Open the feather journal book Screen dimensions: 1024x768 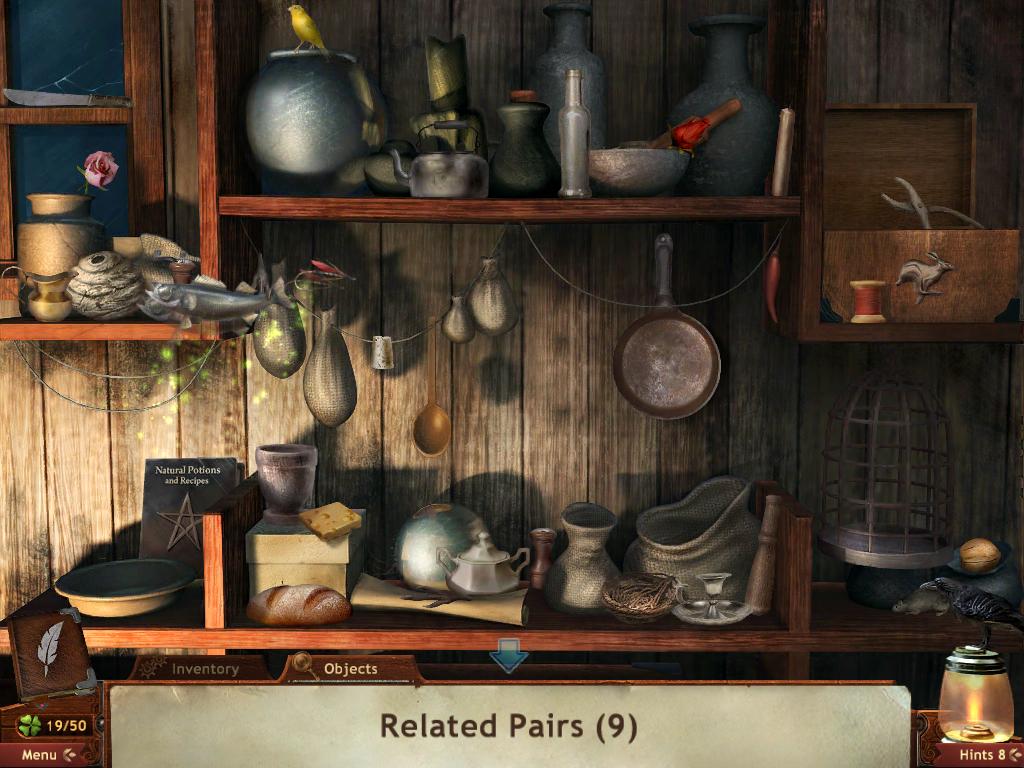(49, 652)
